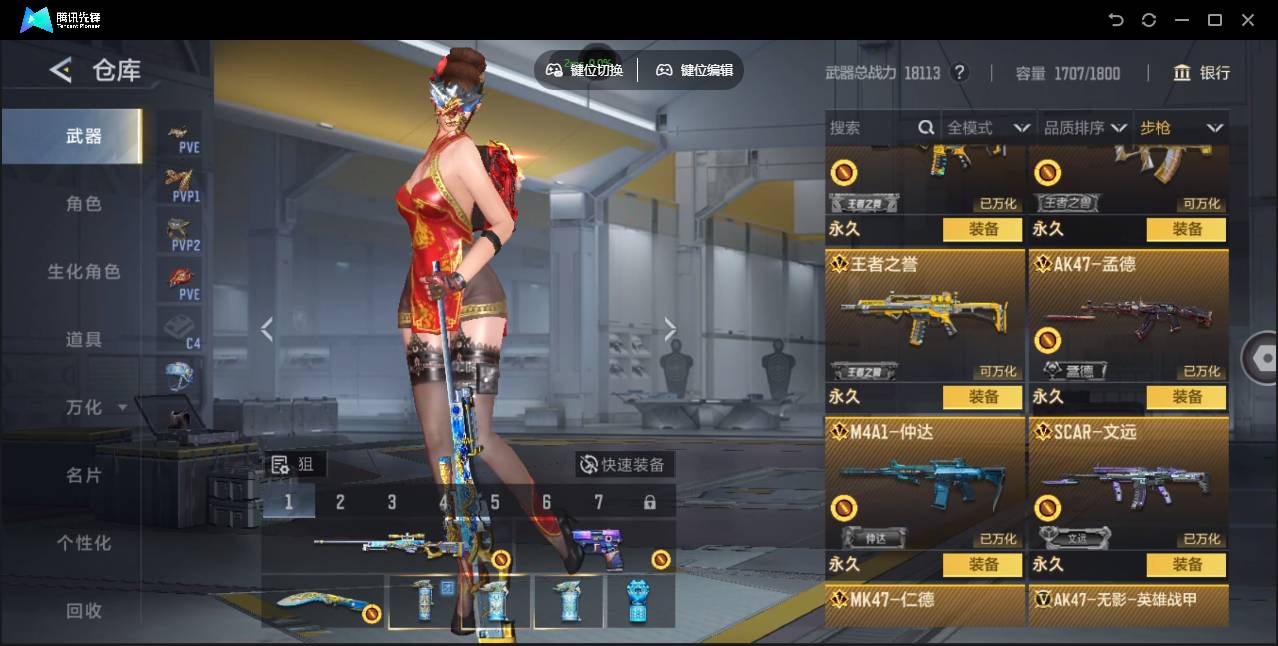Open the 全模式 mode dropdown
Screen dimensions: 1278x646
[988, 128]
